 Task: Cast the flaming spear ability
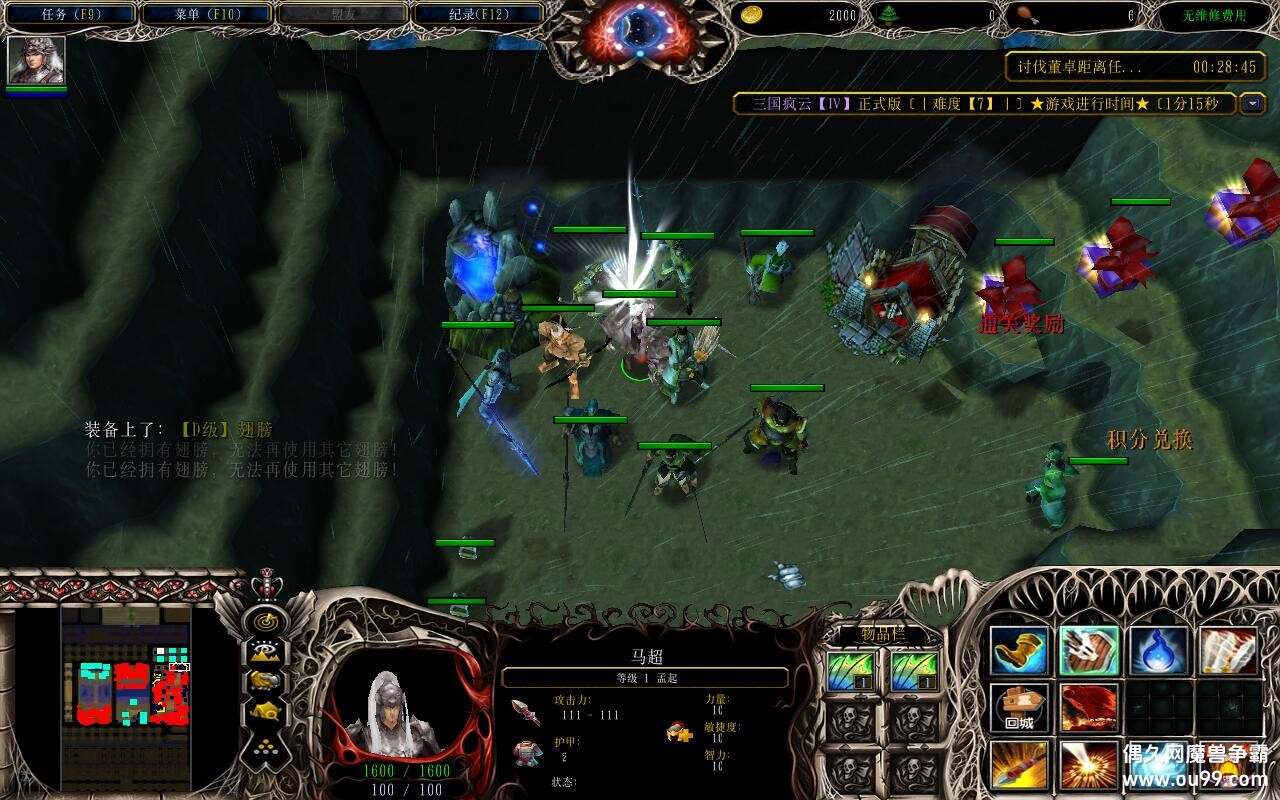pyautogui.click(x=1019, y=765)
